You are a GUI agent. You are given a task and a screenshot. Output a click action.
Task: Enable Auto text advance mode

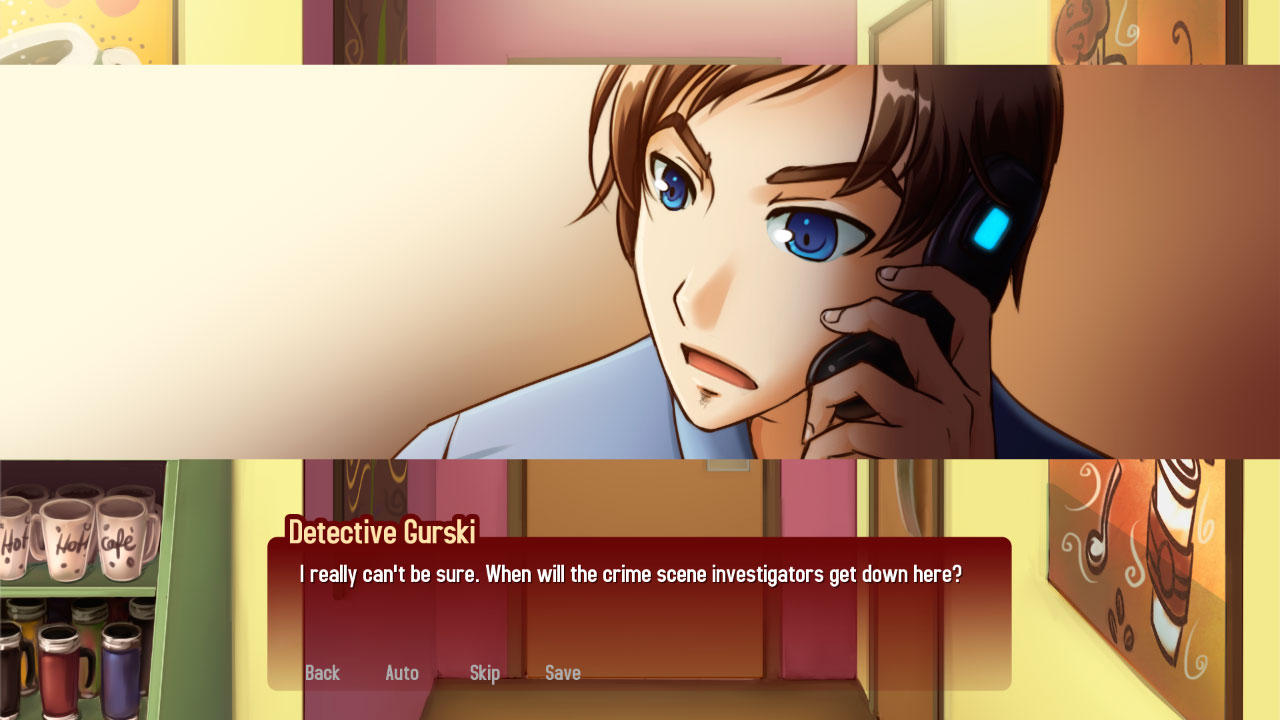pos(402,673)
